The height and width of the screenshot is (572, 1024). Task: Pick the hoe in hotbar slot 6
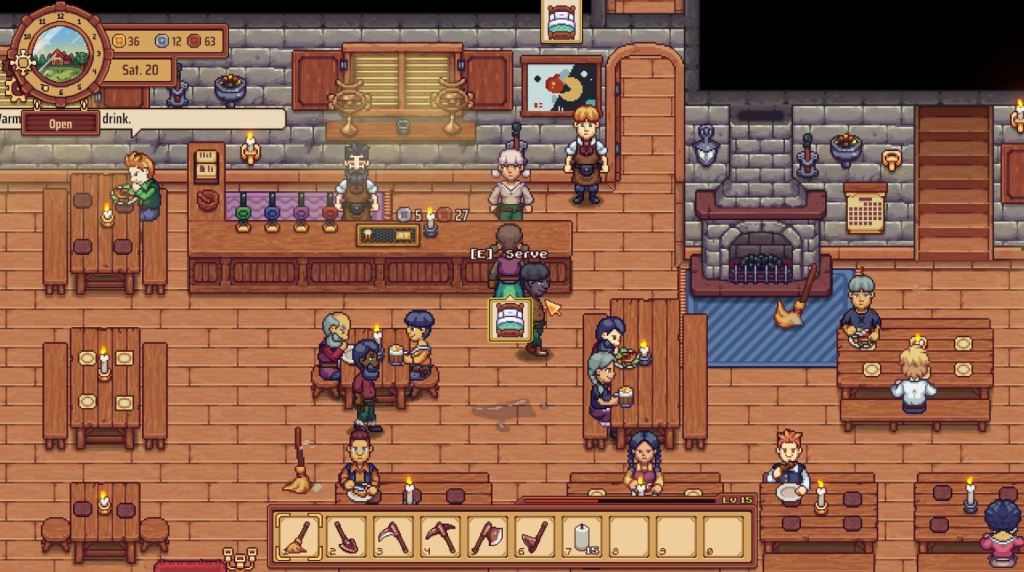(x=535, y=536)
